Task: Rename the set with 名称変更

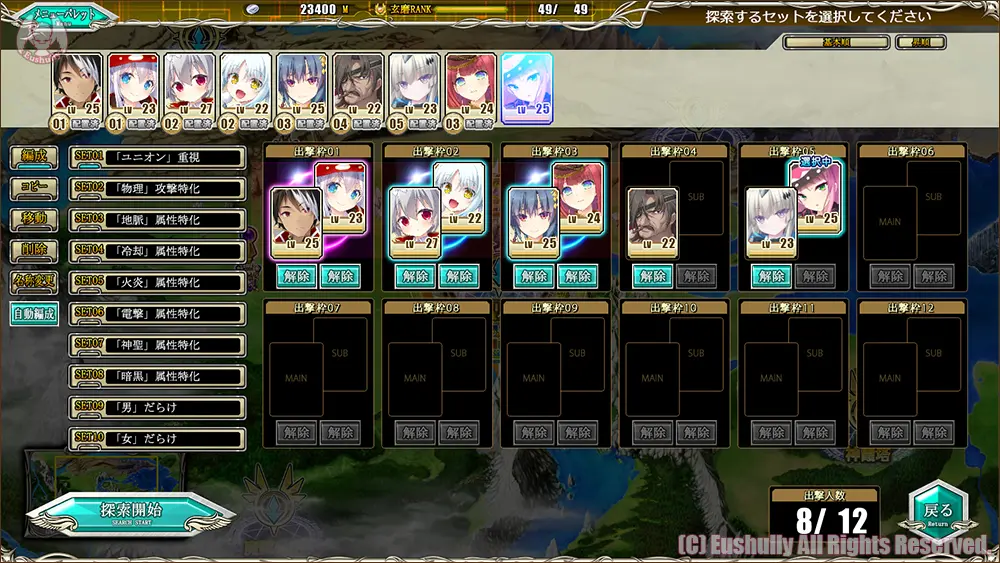Action: tap(33, 281)
